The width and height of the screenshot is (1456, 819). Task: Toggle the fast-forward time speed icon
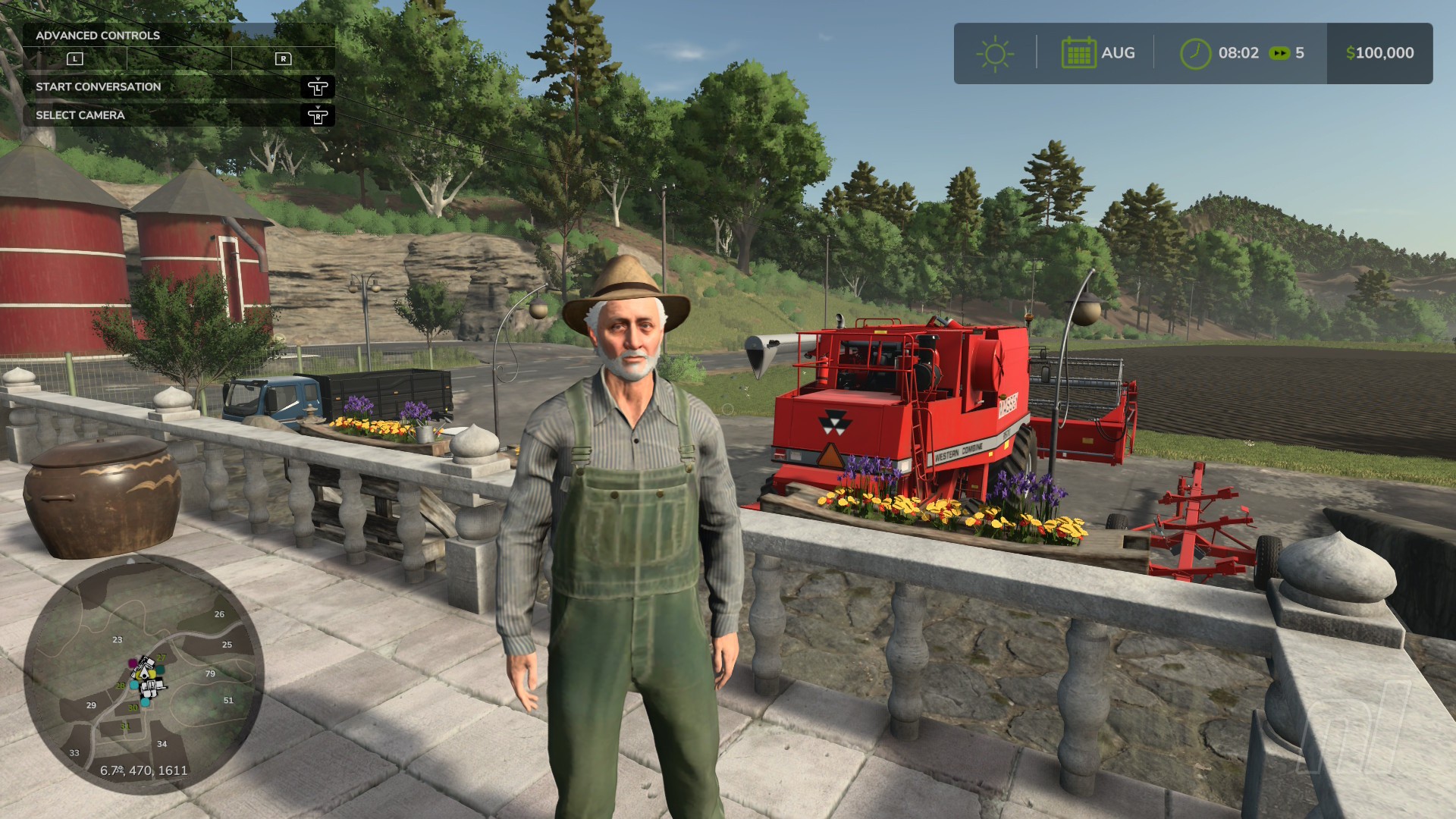pos(1279,53)
